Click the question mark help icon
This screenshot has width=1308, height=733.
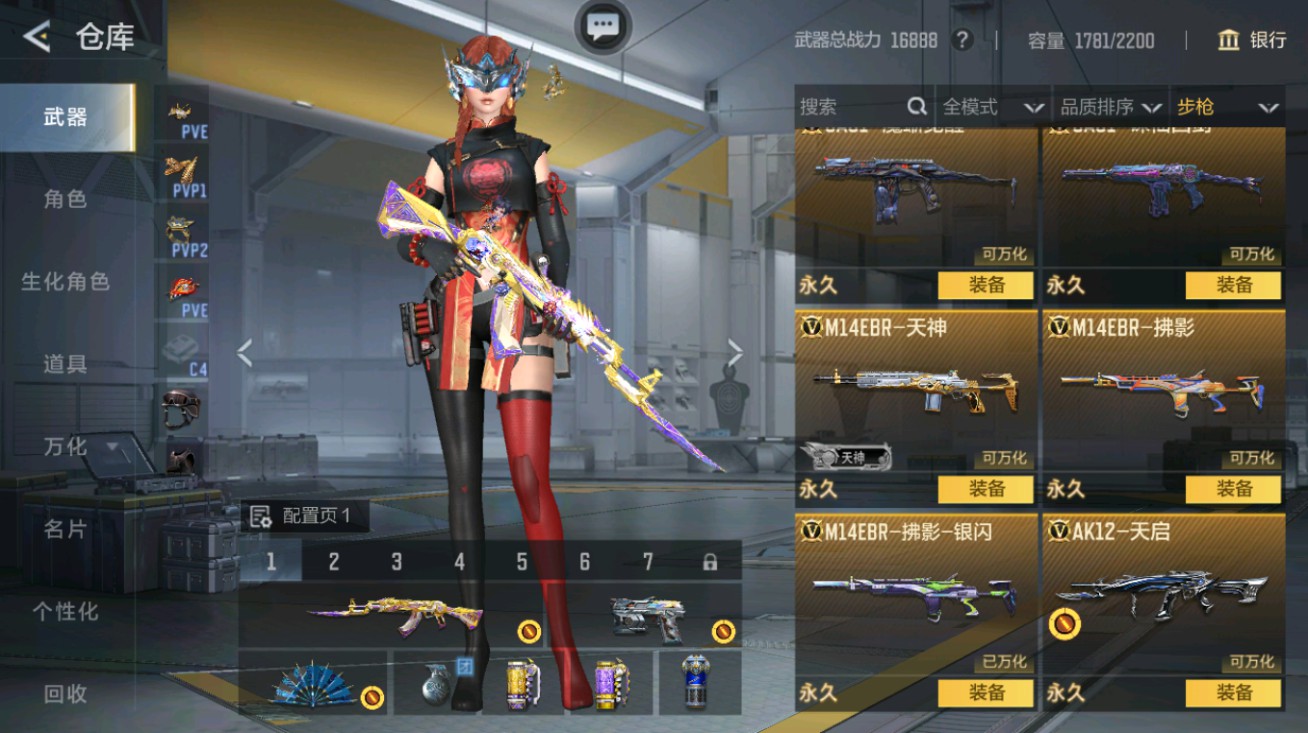(962, 40)
